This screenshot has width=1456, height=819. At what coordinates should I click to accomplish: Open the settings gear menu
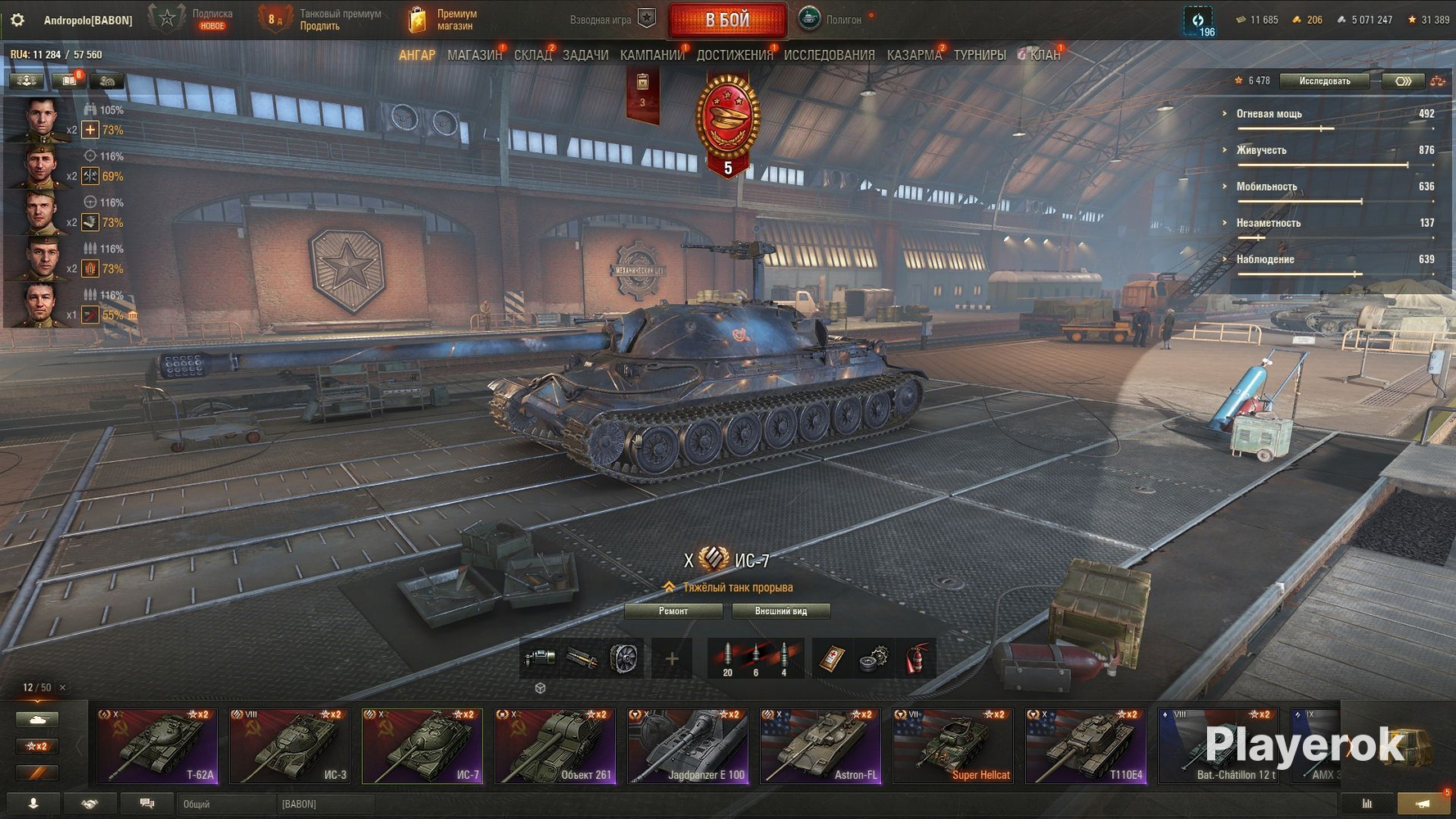pos(17,20)
